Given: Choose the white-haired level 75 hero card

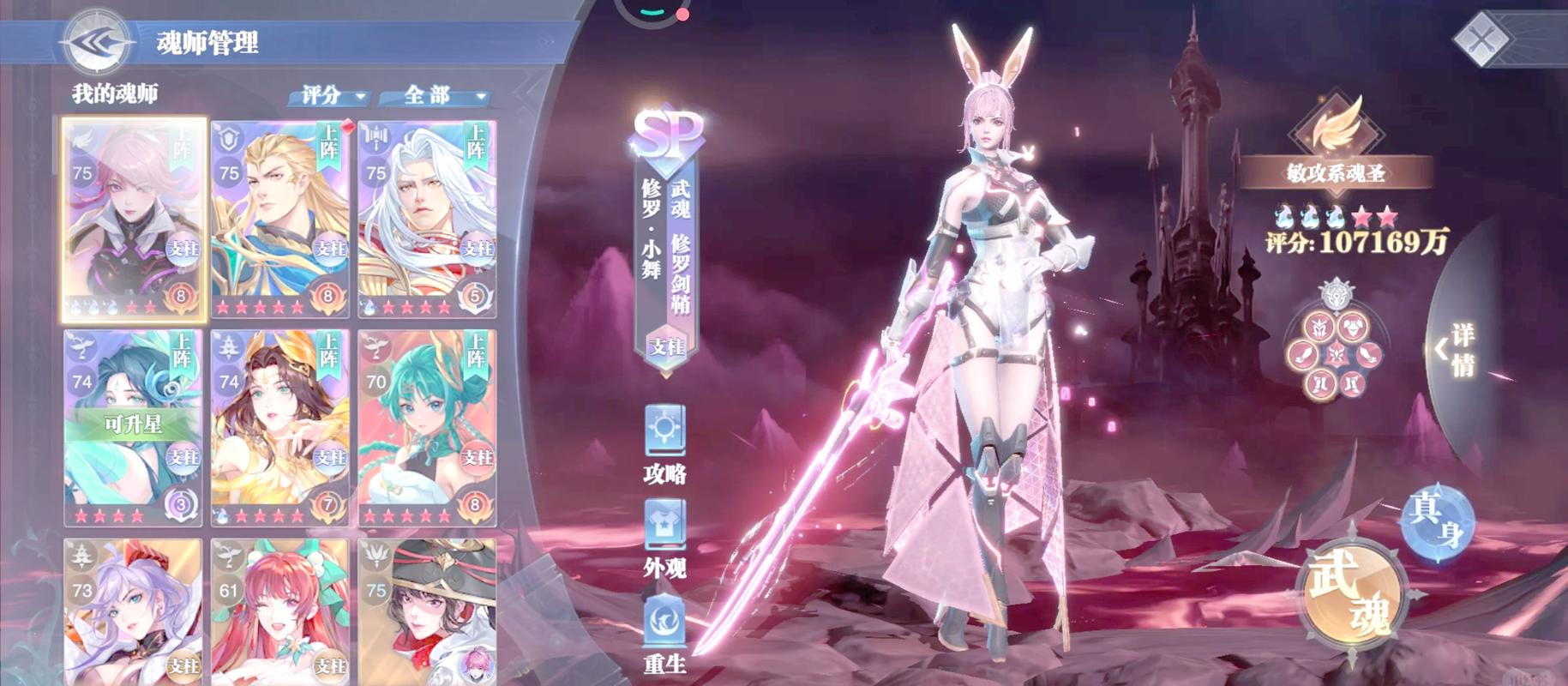Looking at the screenshot, I should 427,219.
